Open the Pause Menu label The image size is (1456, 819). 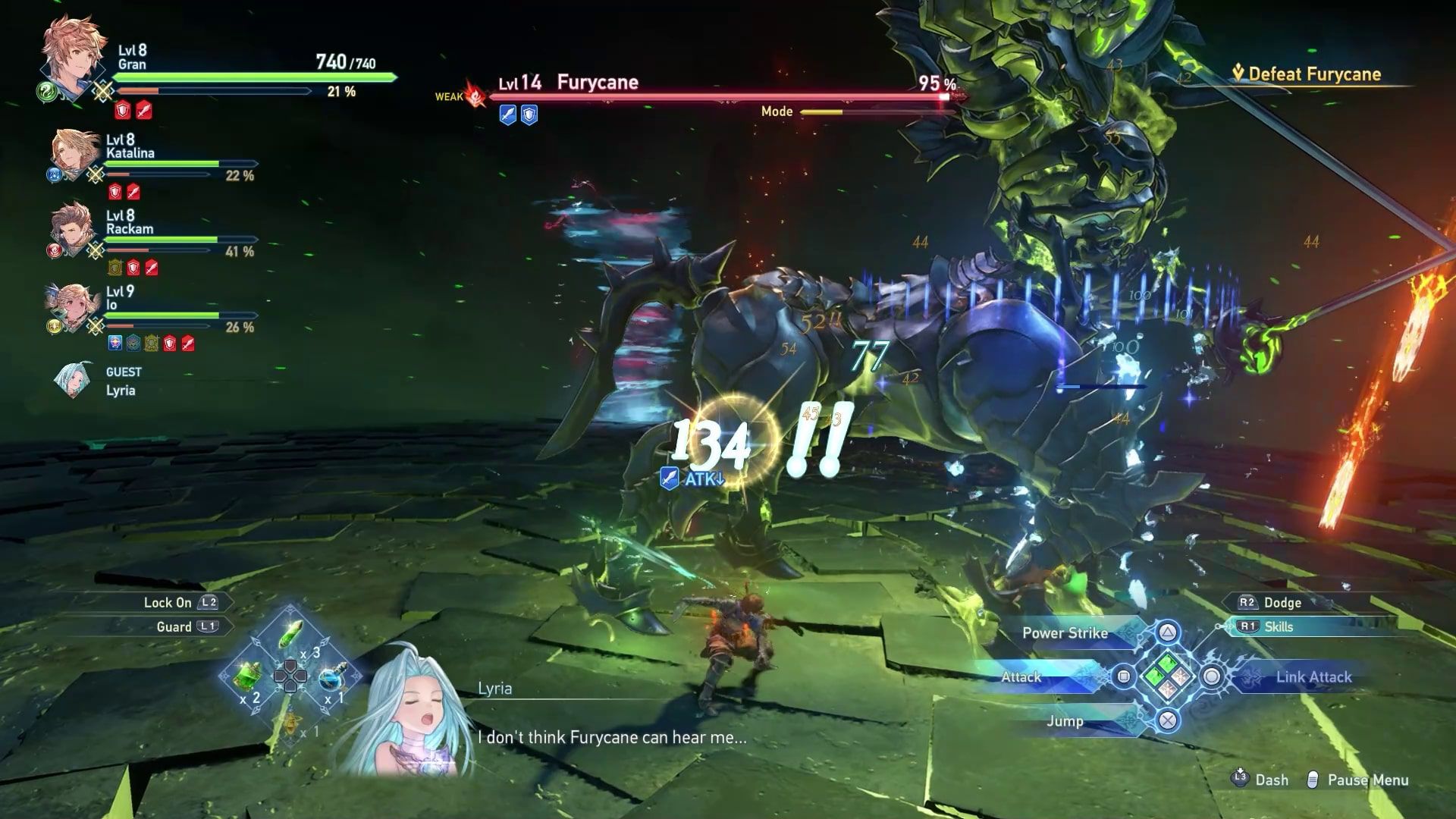[x=1367, y=780]
